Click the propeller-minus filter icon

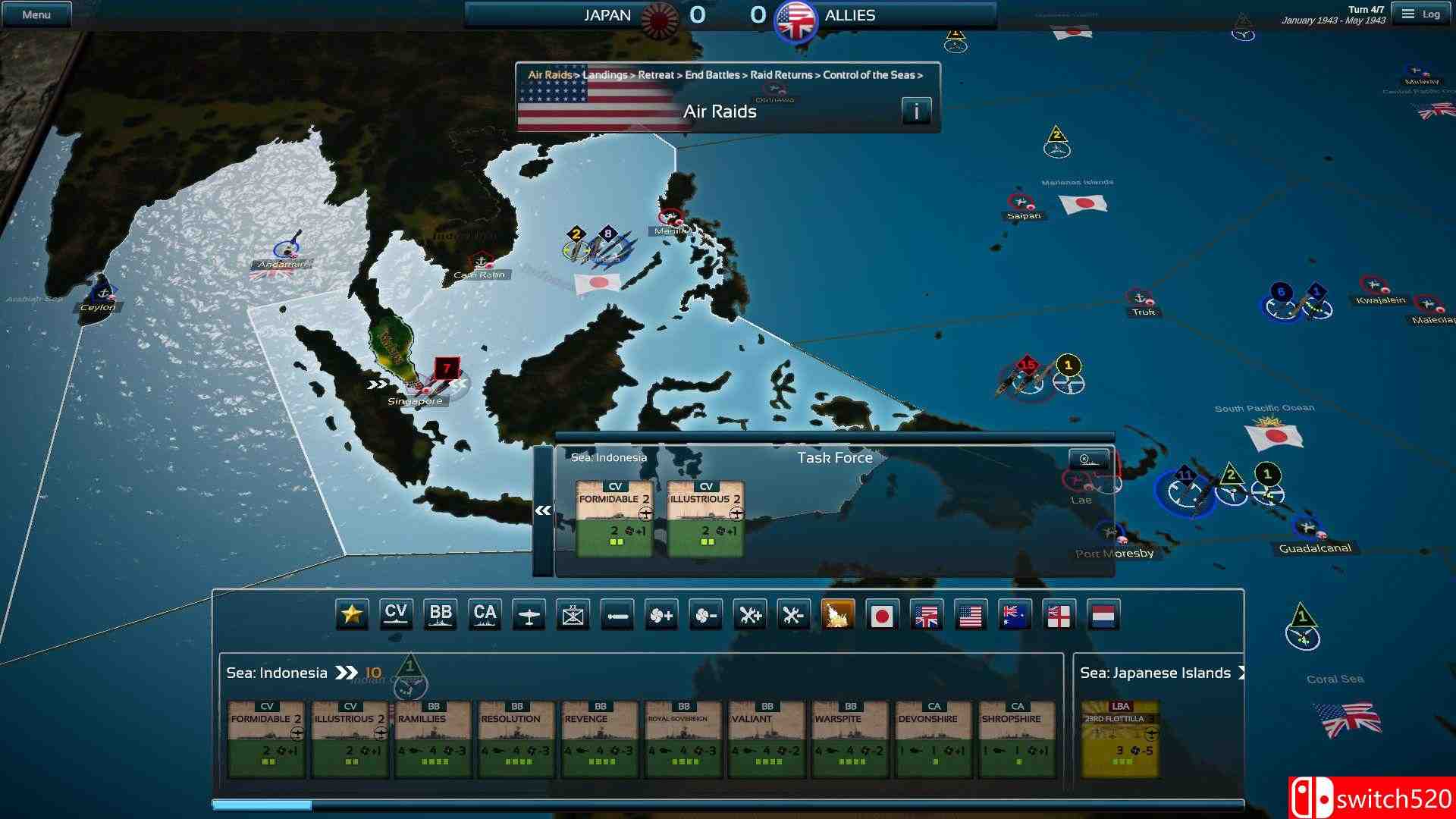click(x=707, y=616)
